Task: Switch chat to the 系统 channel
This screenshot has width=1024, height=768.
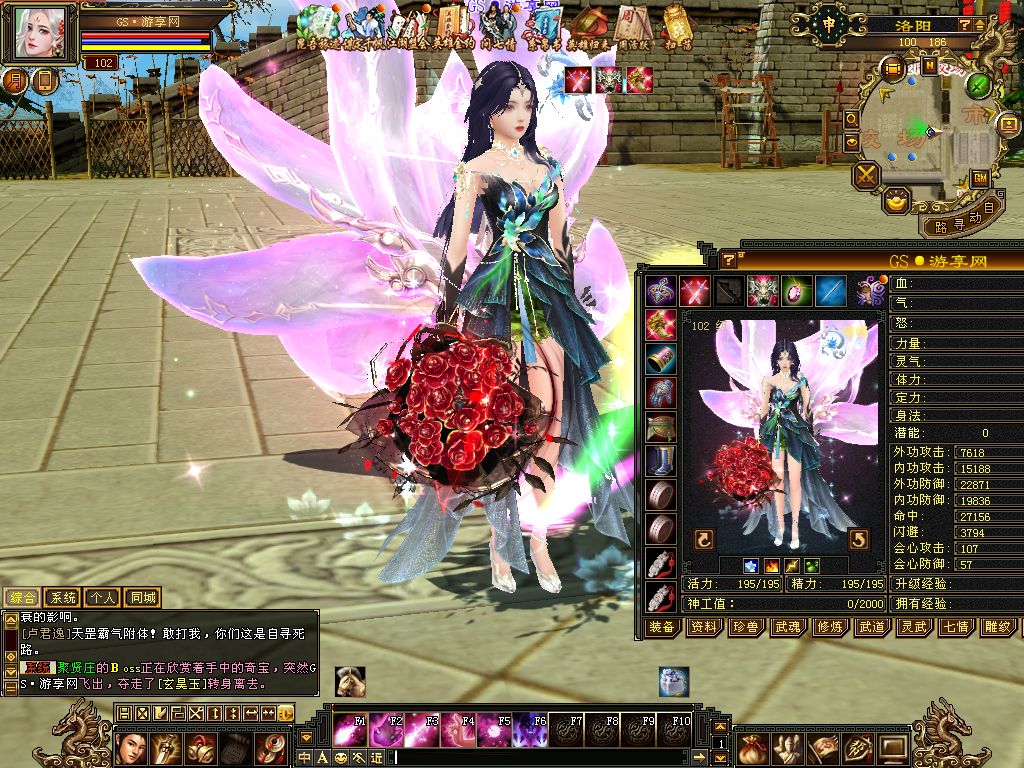Action: pos(63,598)
